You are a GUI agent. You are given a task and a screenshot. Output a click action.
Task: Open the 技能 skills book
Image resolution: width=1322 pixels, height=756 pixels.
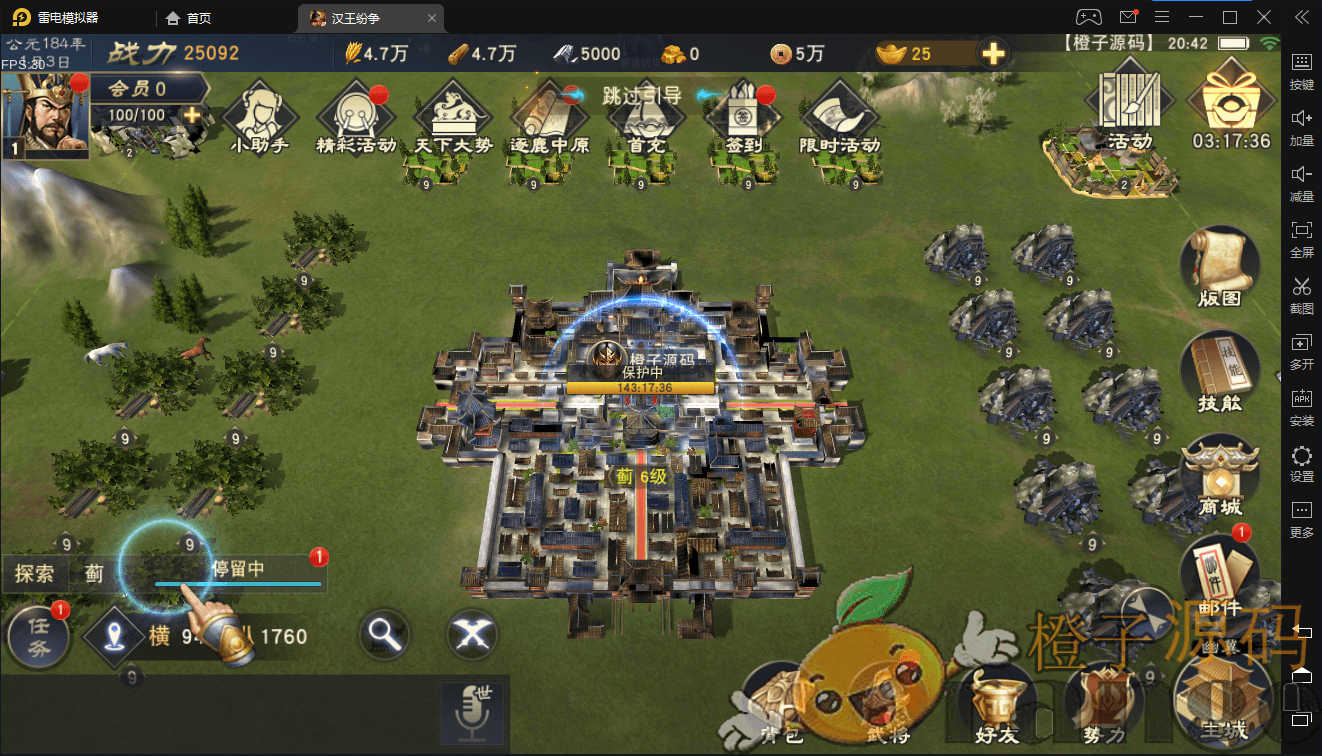pos(1219,370)
